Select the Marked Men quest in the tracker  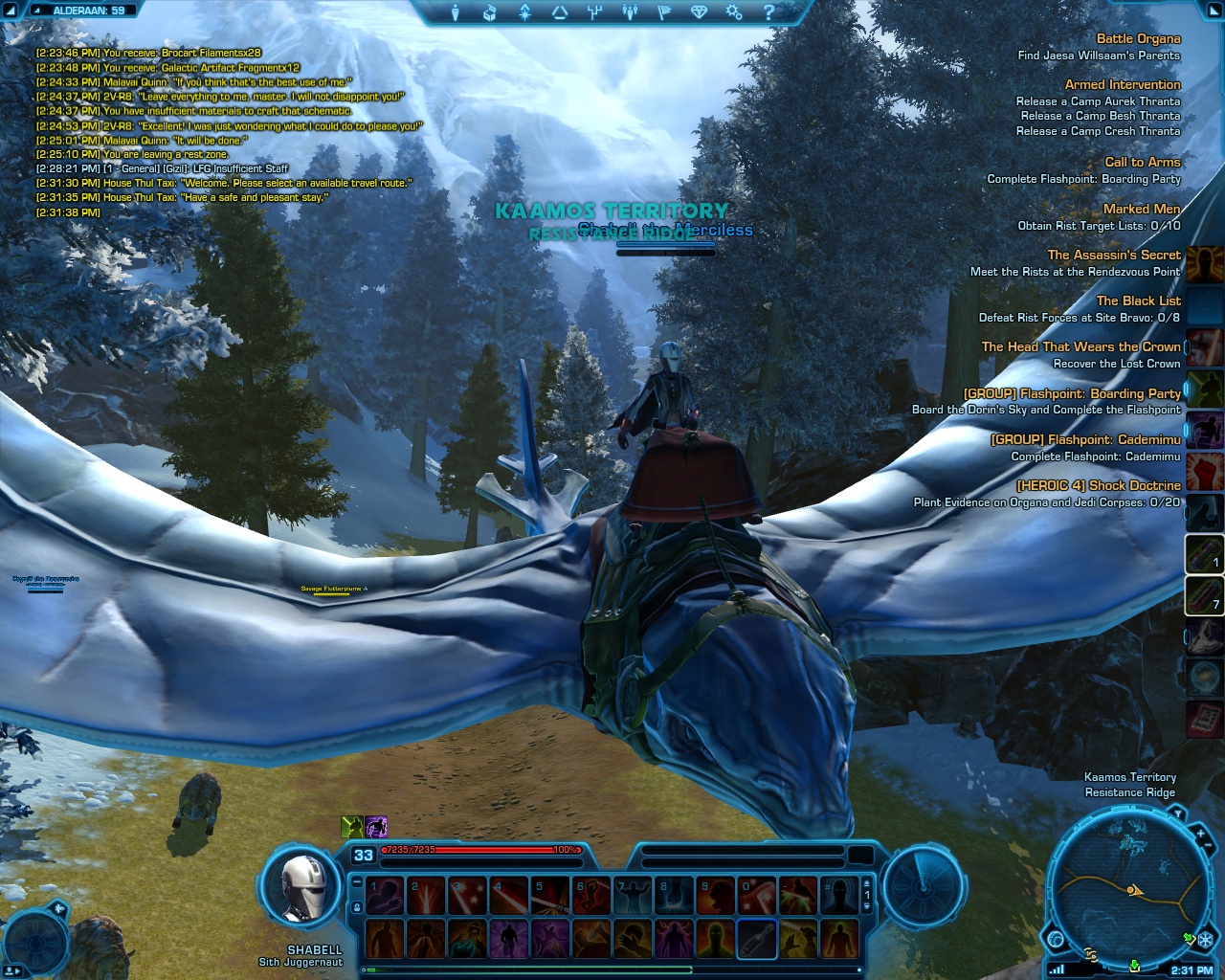tap(1141, 209)
